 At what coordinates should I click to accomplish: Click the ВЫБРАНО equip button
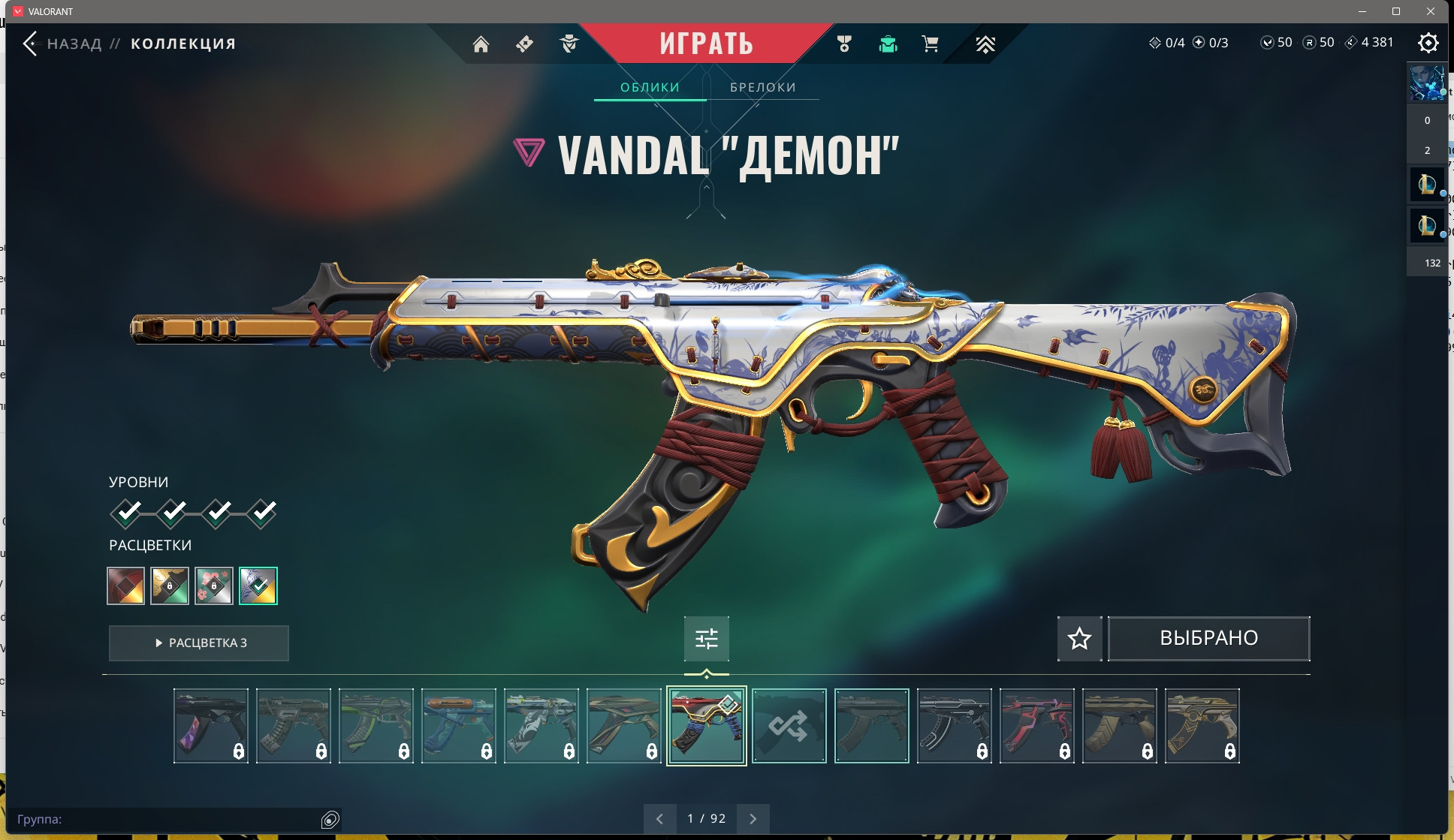pos(1208,638)
